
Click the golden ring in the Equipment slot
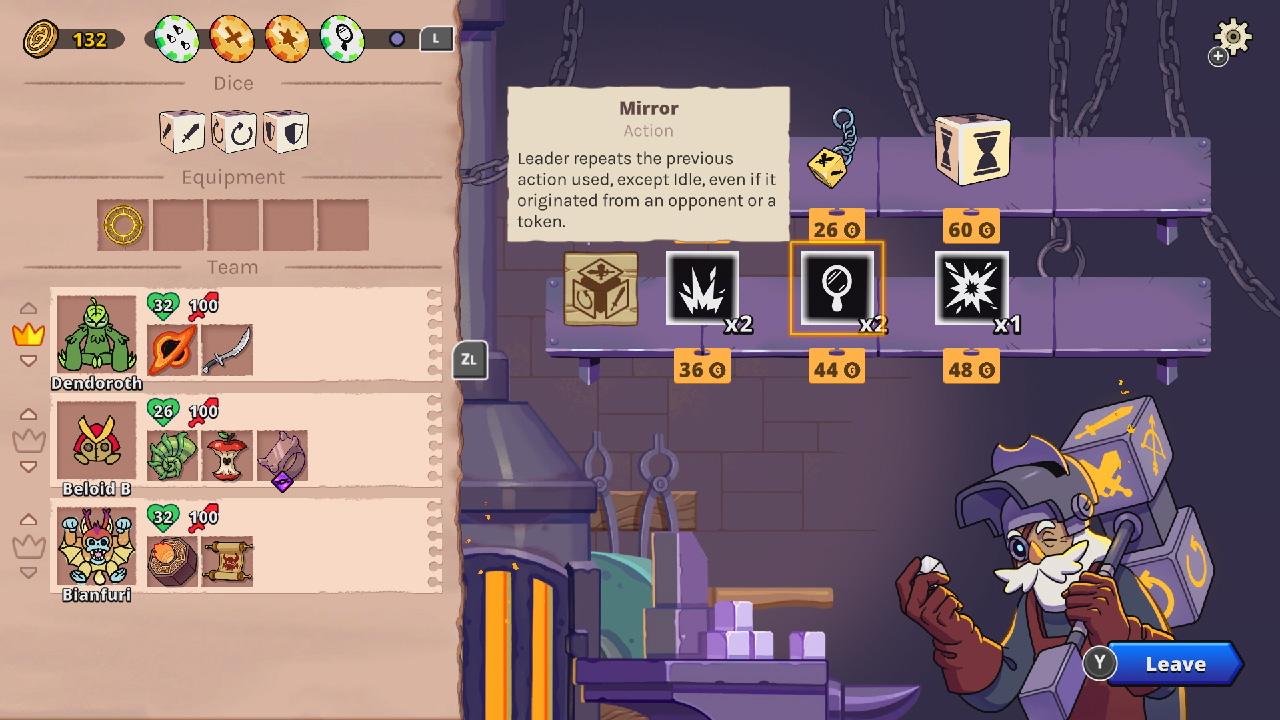(122, 224)
